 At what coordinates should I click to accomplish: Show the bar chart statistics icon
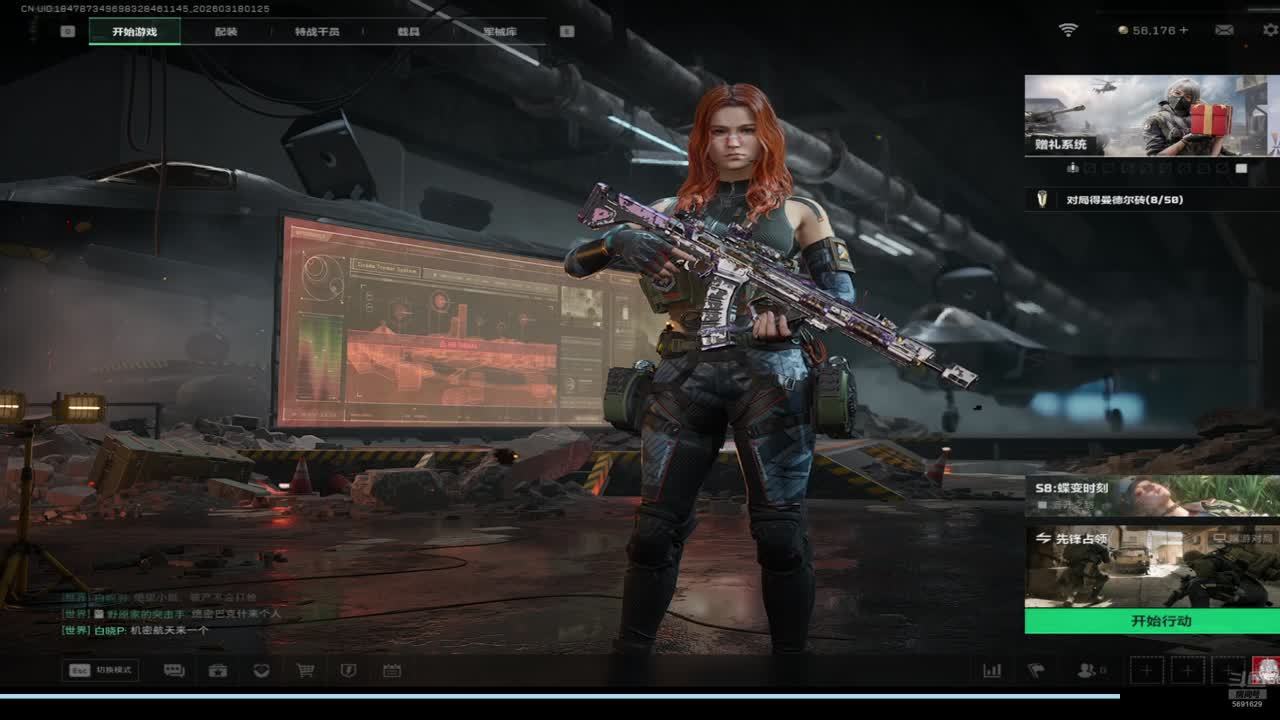(992, 671)
